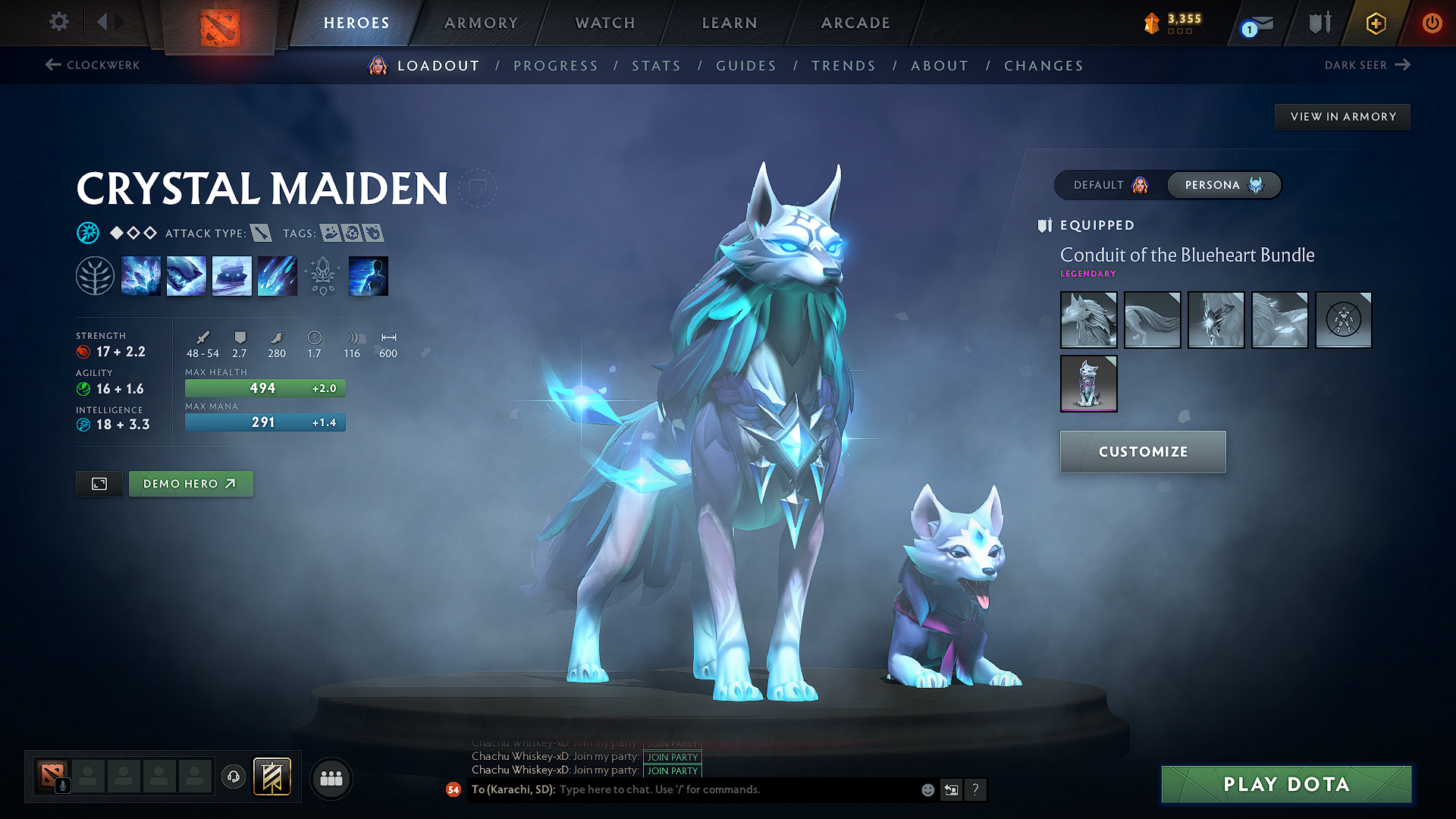
Task: Switch to the Stats tab
Action: click(657, 65)
